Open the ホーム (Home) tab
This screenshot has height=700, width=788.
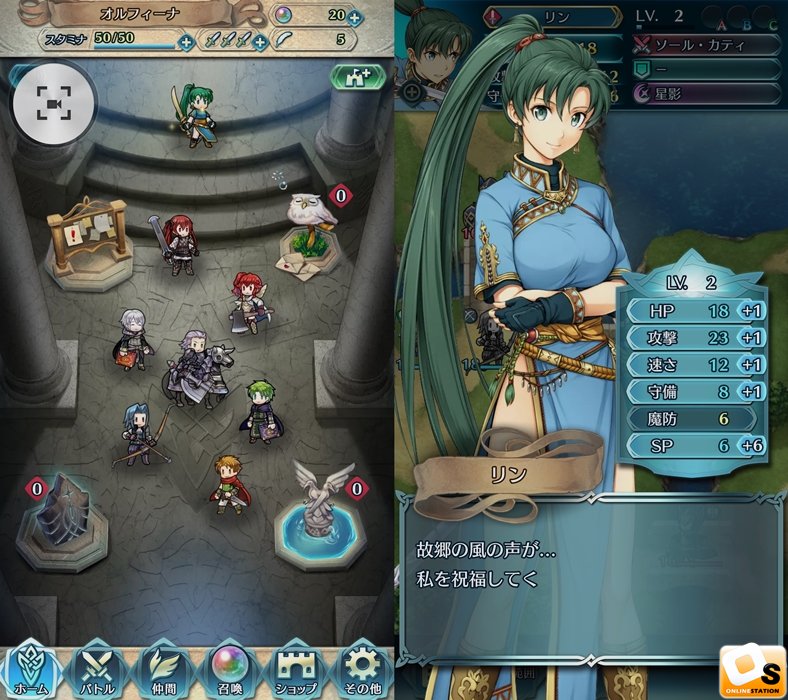[x=32, y=668]
